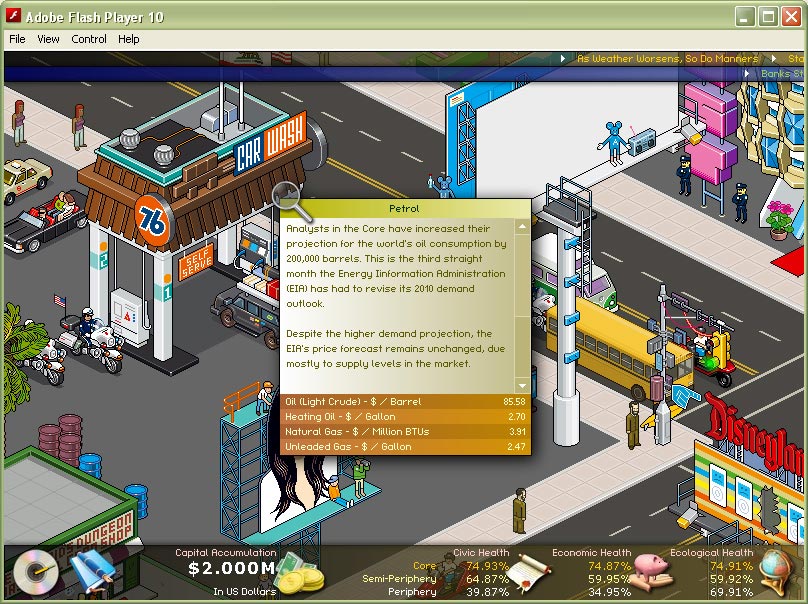Click the magnifying glass on the Petrol panel

coord(290,197)
